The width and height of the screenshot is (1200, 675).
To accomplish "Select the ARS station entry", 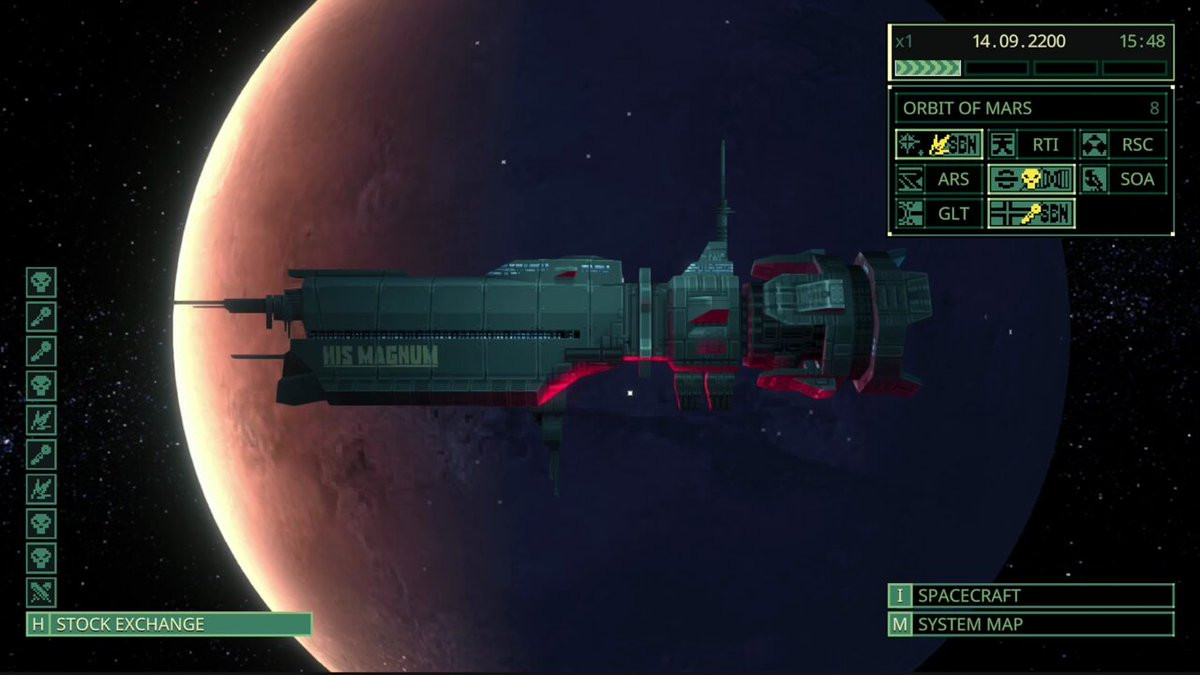I will point(938,179).
